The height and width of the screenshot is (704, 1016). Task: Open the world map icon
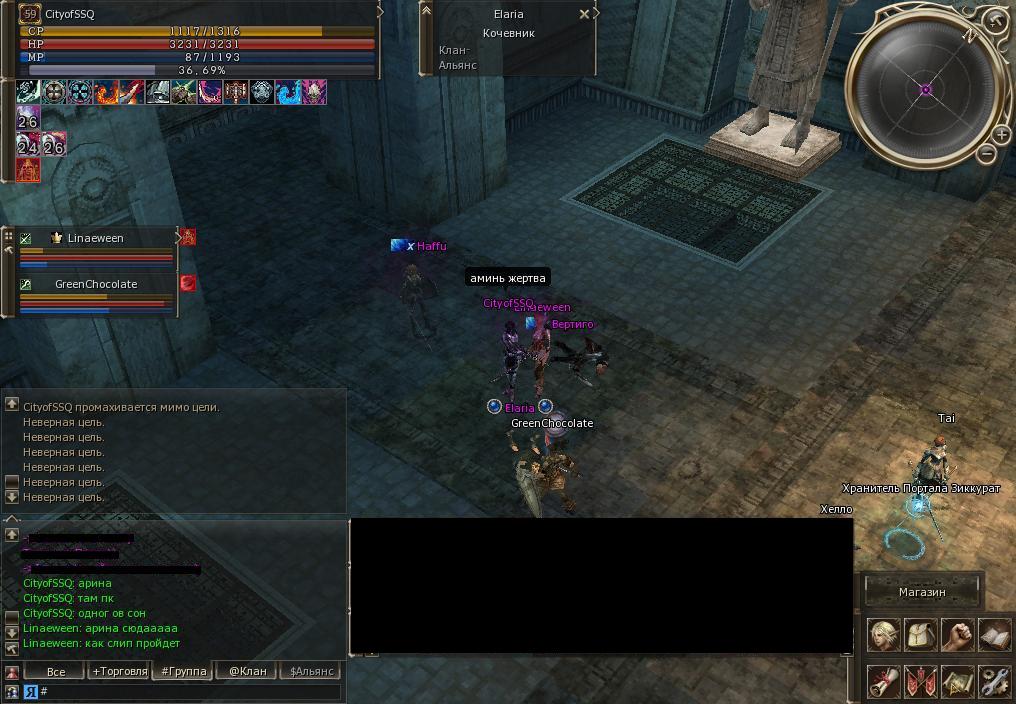point(957,681)
